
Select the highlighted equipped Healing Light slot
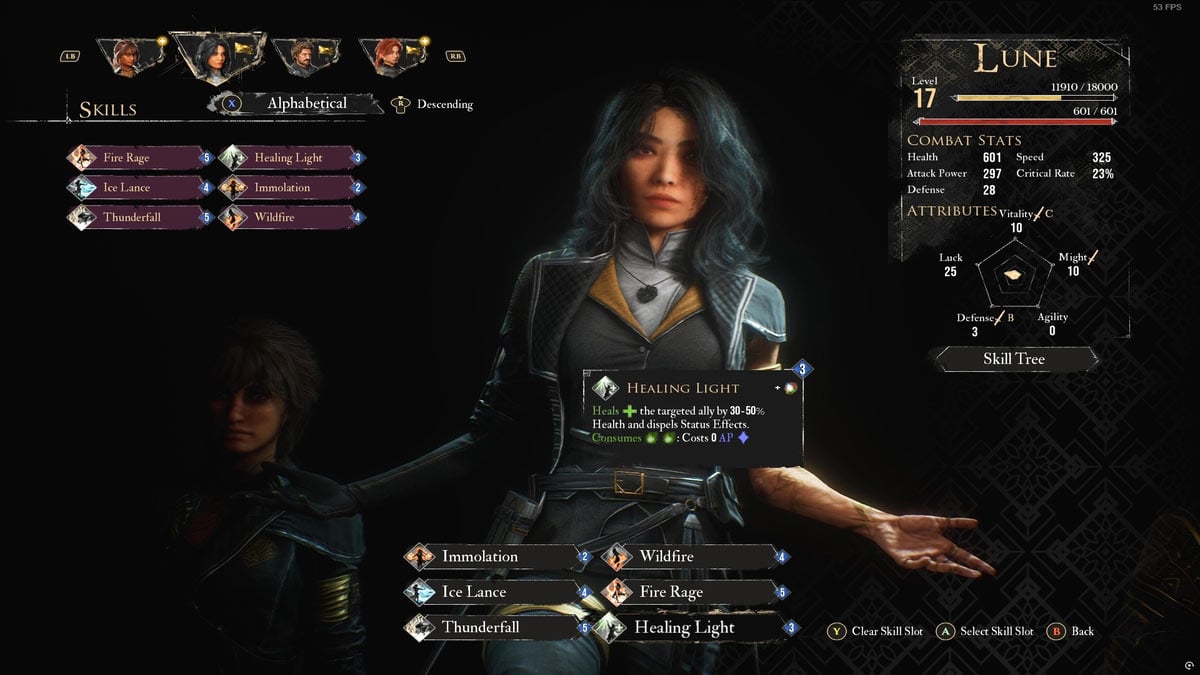click(x=690, y=628)
